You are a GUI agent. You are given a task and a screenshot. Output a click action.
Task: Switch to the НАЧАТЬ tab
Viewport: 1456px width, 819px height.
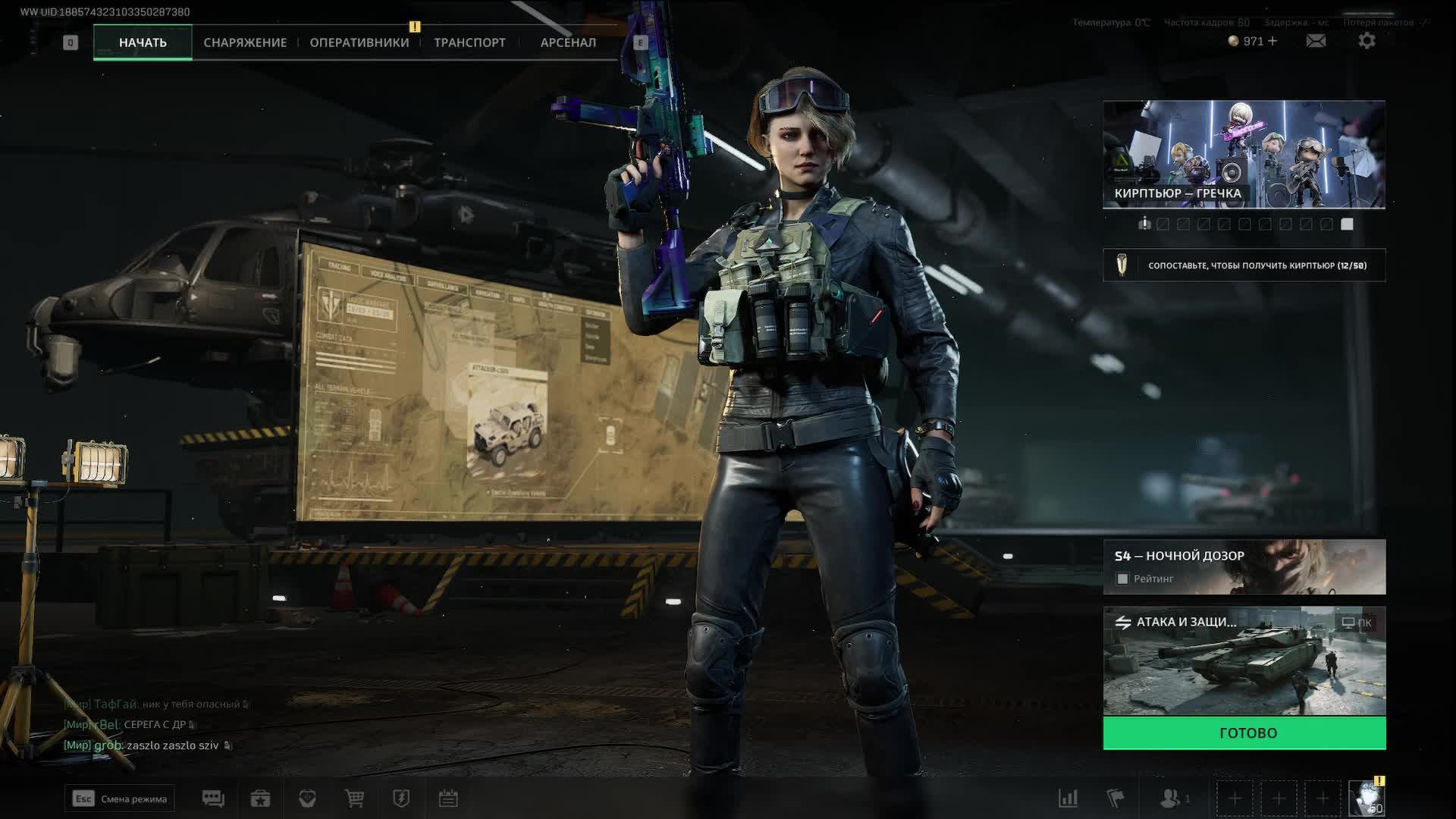point(143,42)
